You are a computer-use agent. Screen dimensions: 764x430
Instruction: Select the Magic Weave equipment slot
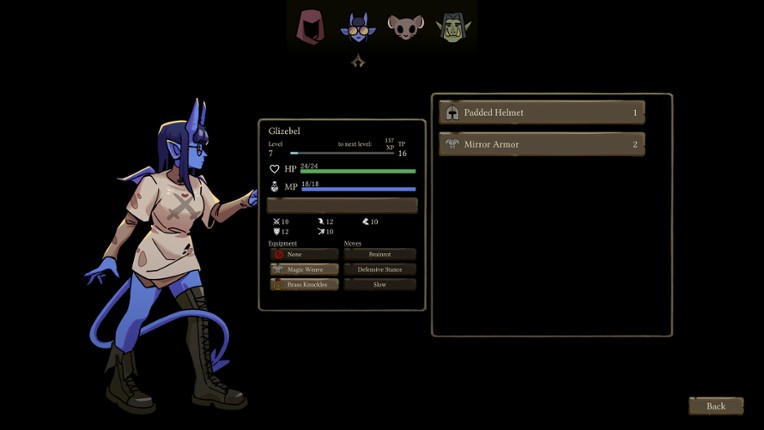pyautogui.click(x=304, y=270)
